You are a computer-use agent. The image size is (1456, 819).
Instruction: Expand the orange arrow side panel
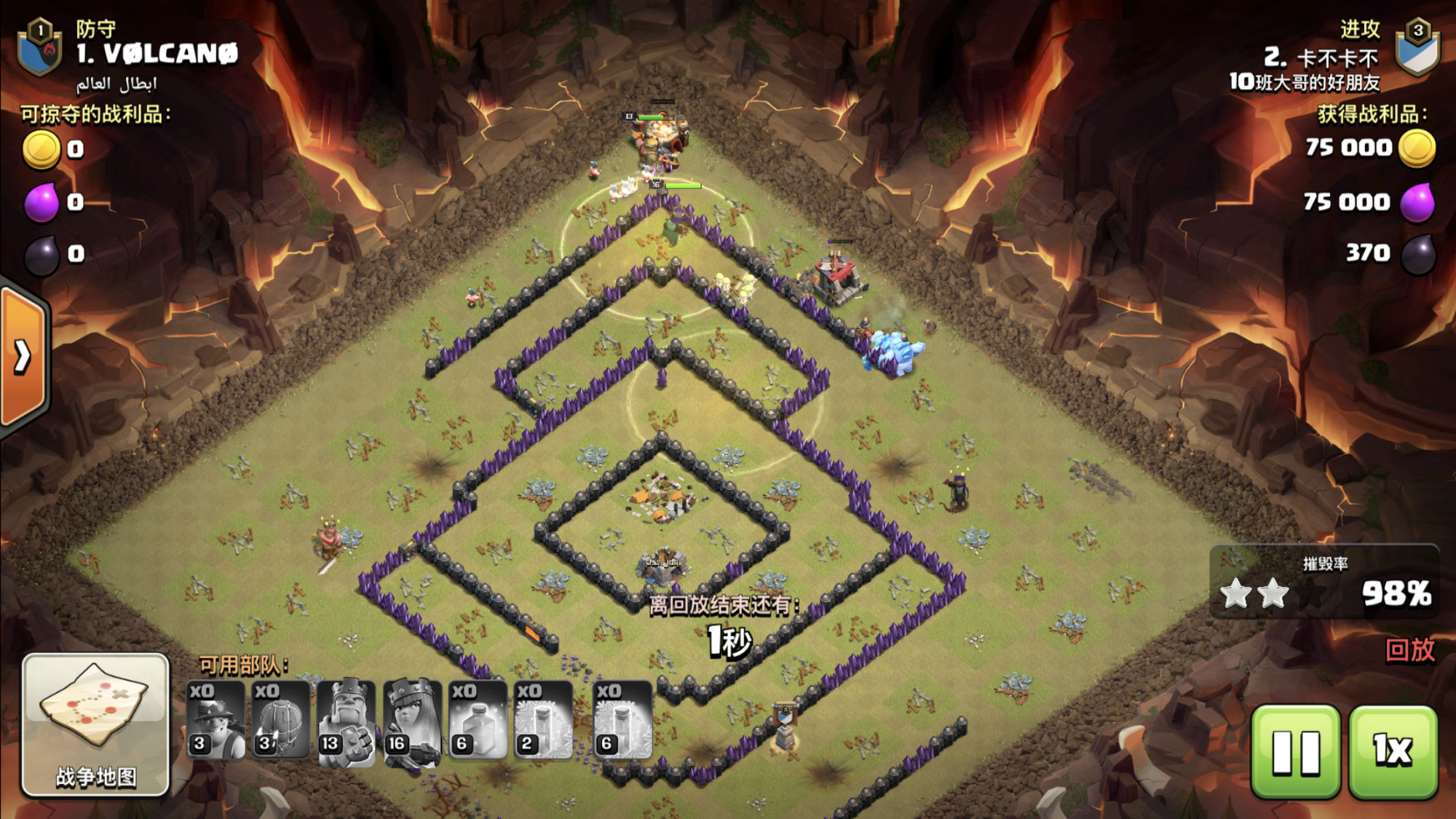click(x=23, y=357)
